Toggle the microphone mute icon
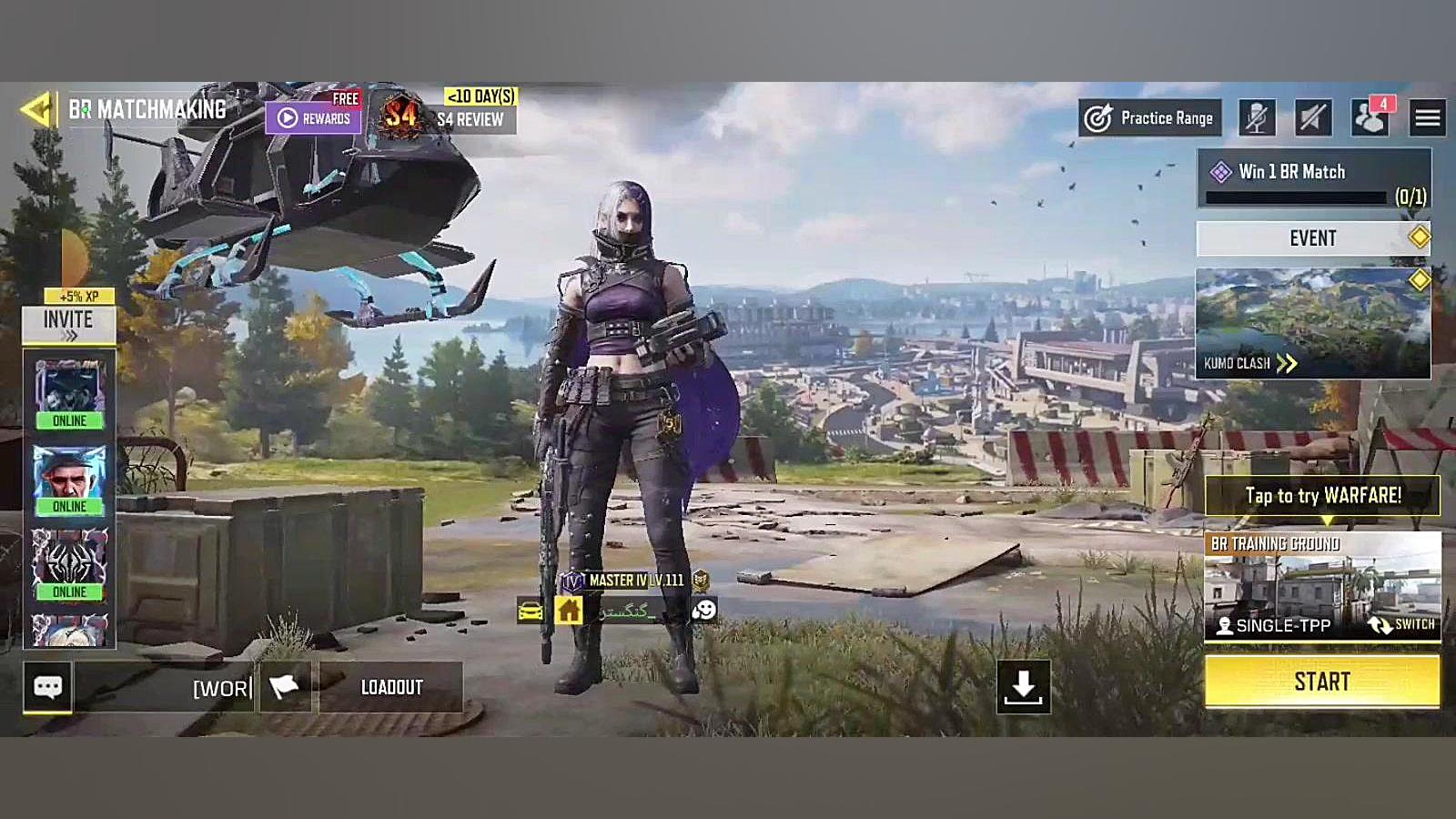 (x=1257, y=117)
